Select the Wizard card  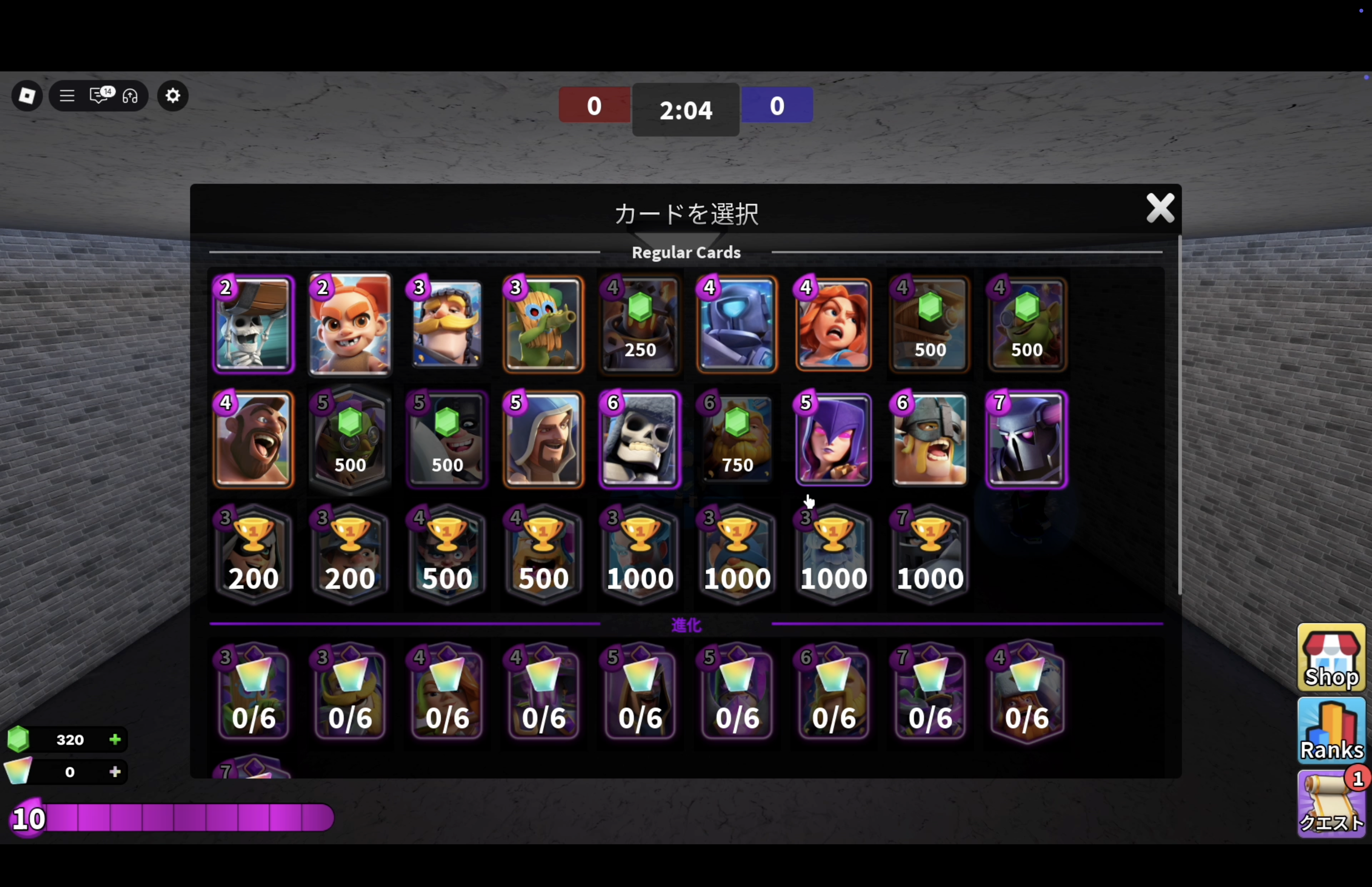pyautogui.click(x=543, y=439)
